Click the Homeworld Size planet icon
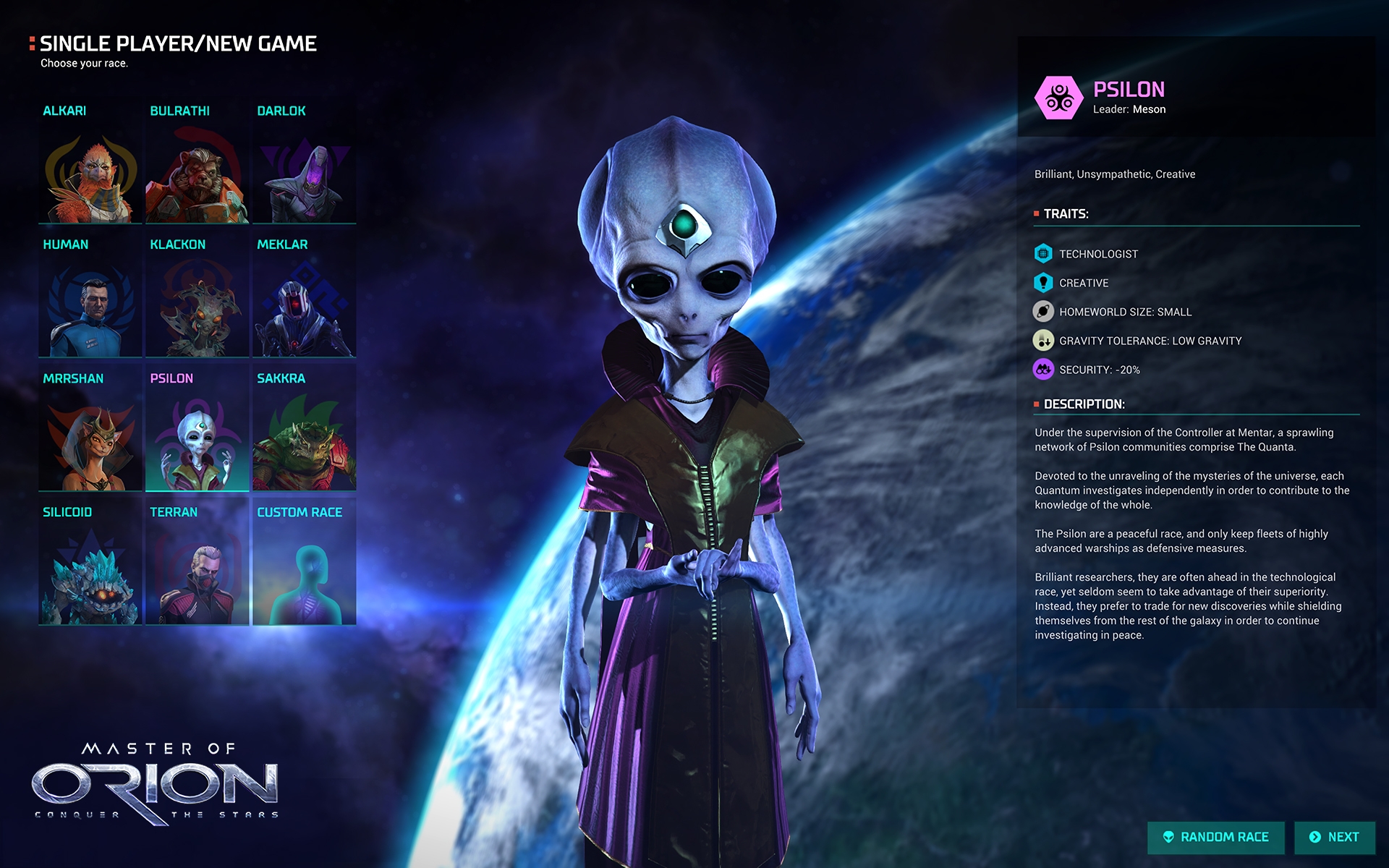The height and width of the screenshot is (868, 1389). click(x=1042, y=312)
